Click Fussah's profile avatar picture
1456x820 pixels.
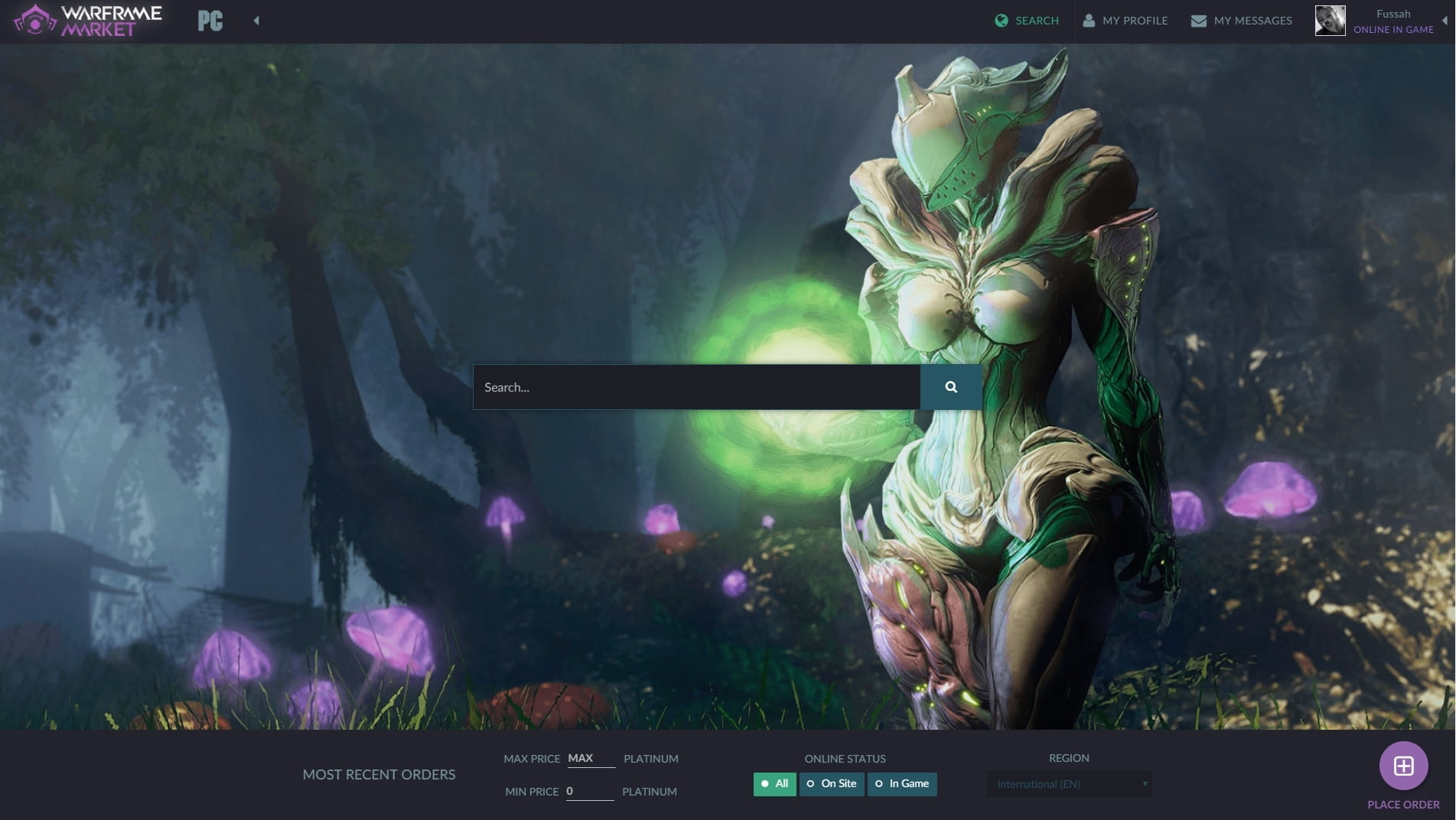[1331, 21]
